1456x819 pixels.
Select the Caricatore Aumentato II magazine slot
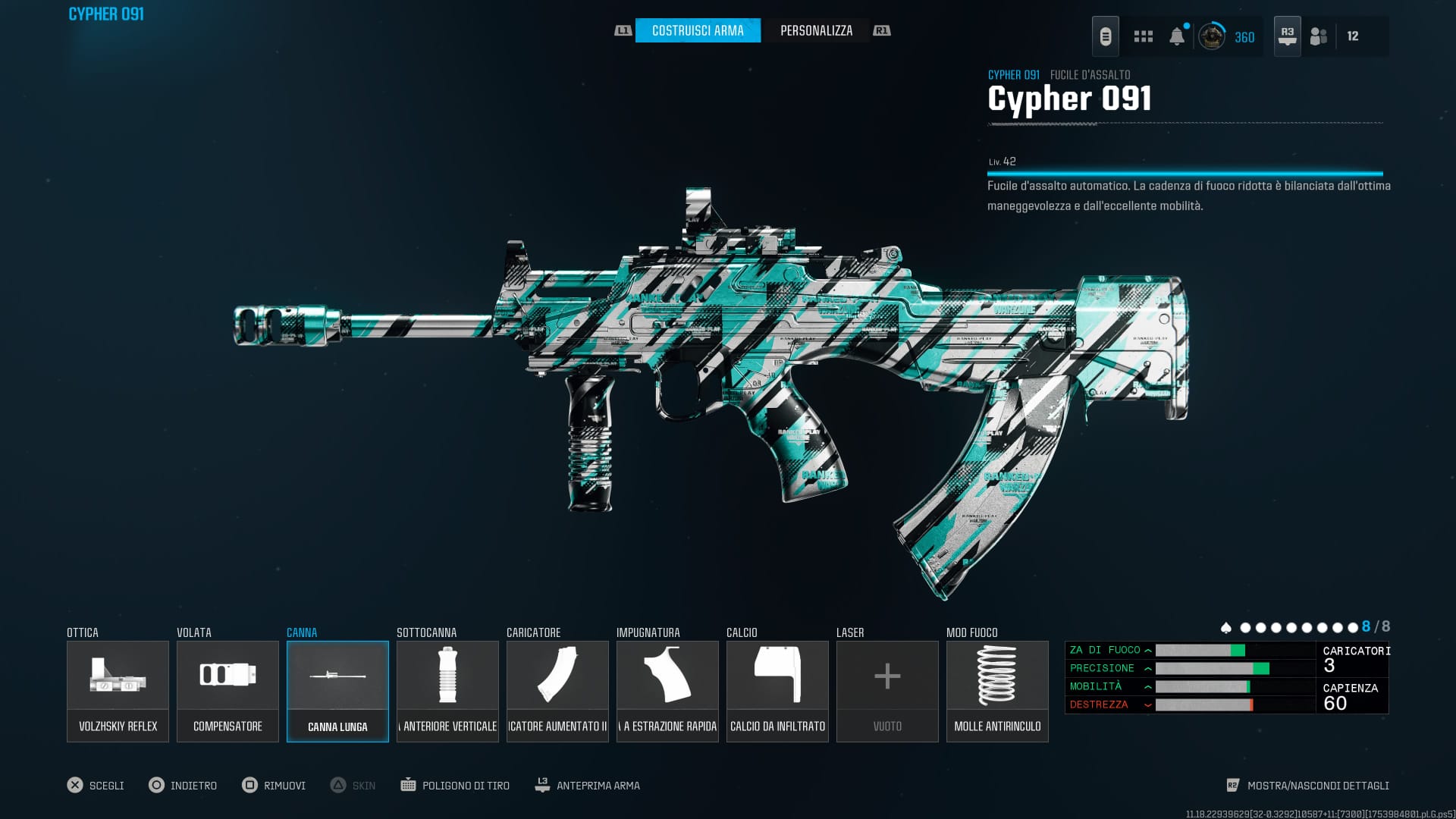tap(557, 691)
